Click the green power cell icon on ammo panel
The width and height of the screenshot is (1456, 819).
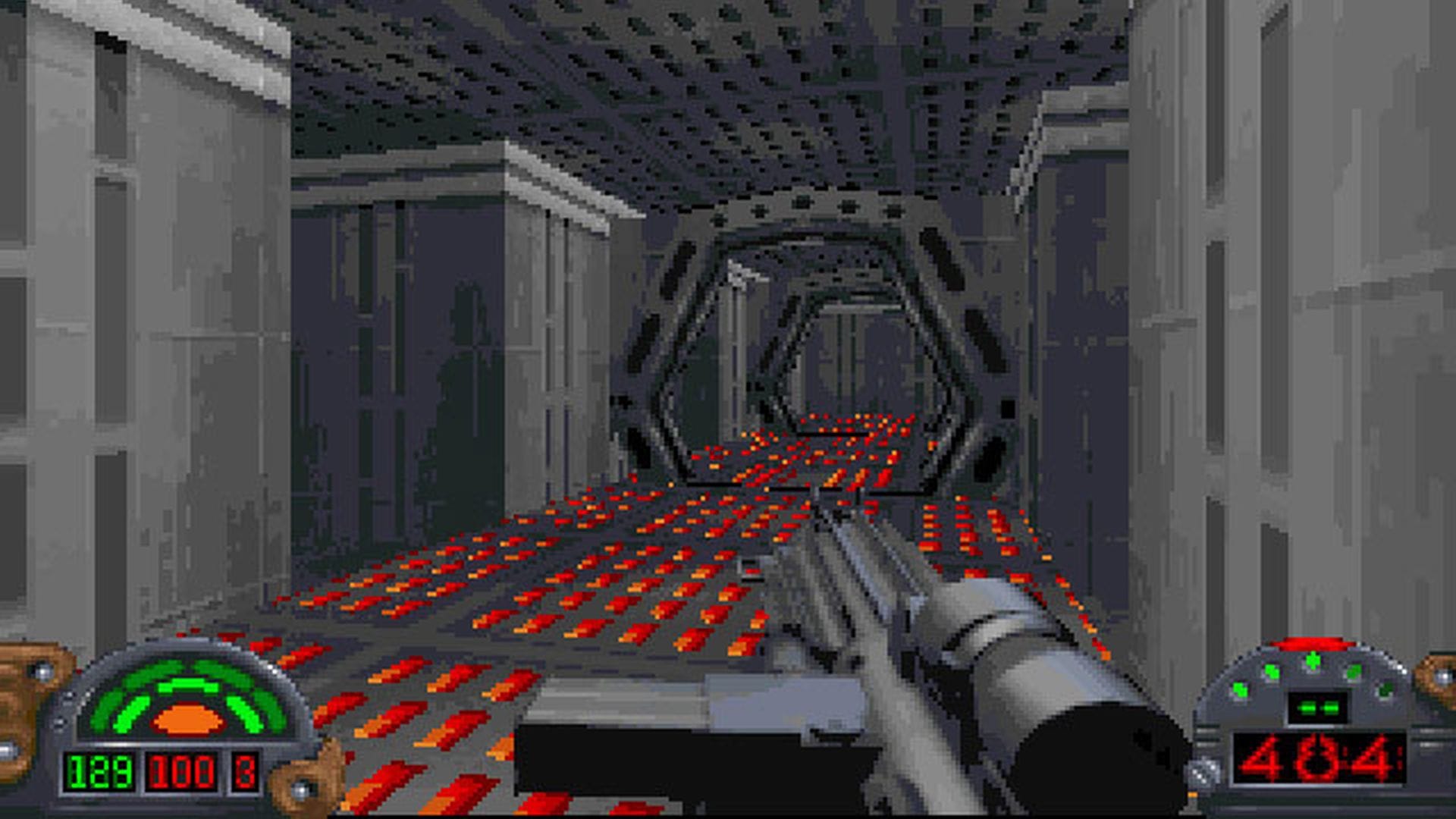pos(1318,708)
